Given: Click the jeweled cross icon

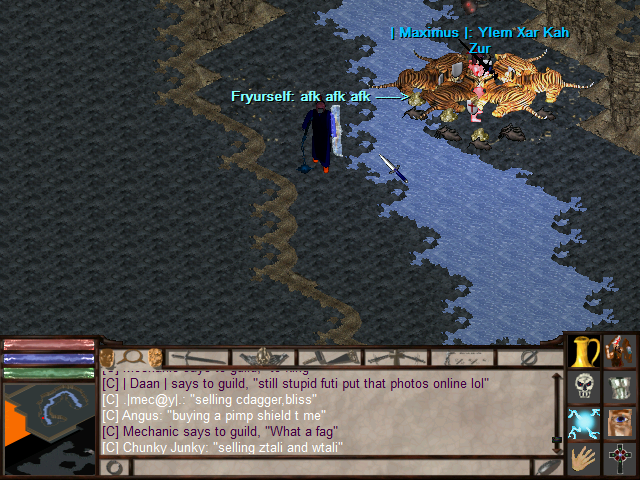Looking at the screenshot, I should click(x=621, y=460).
